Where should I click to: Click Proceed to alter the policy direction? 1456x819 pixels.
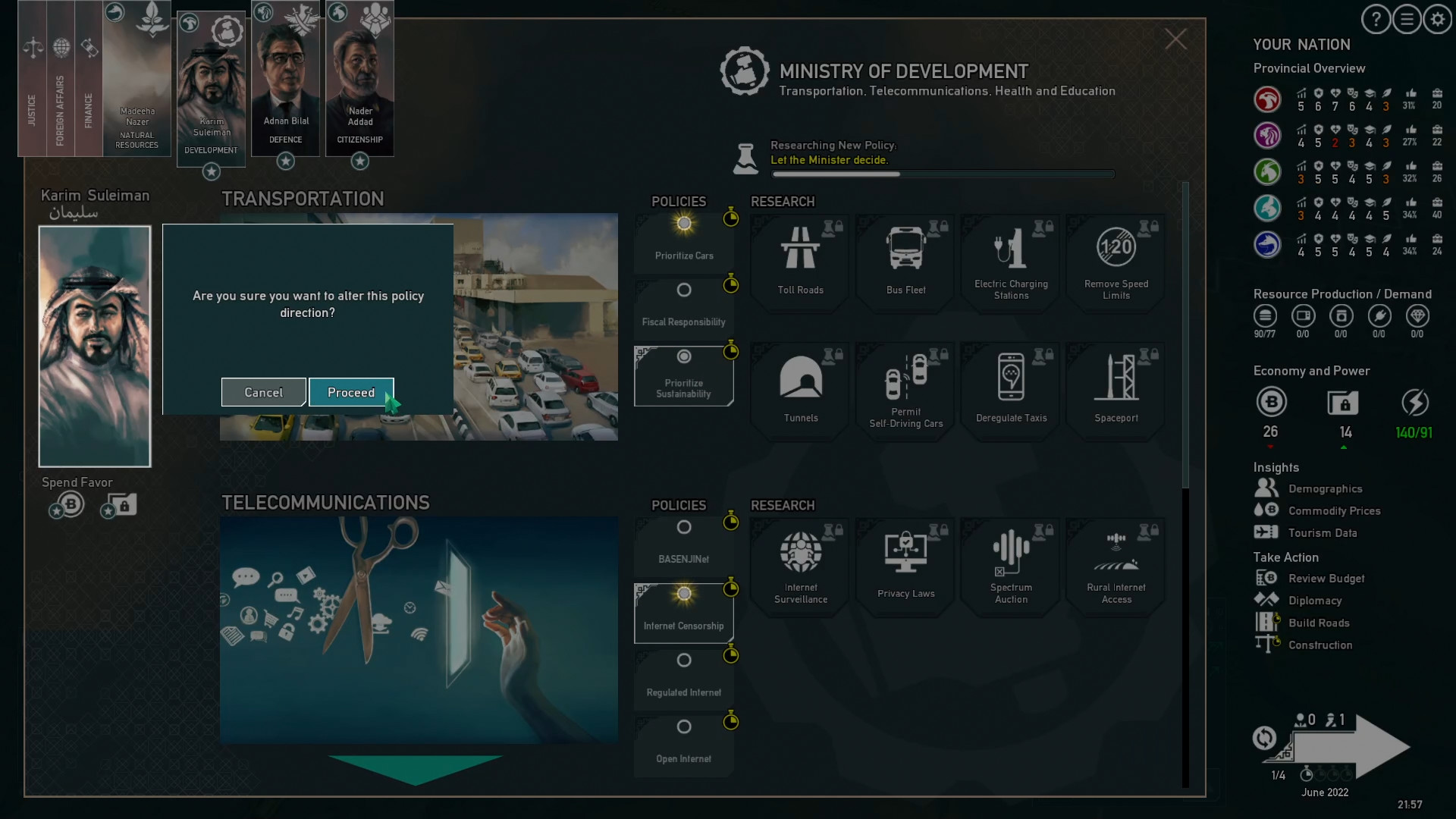click(351, 392)
